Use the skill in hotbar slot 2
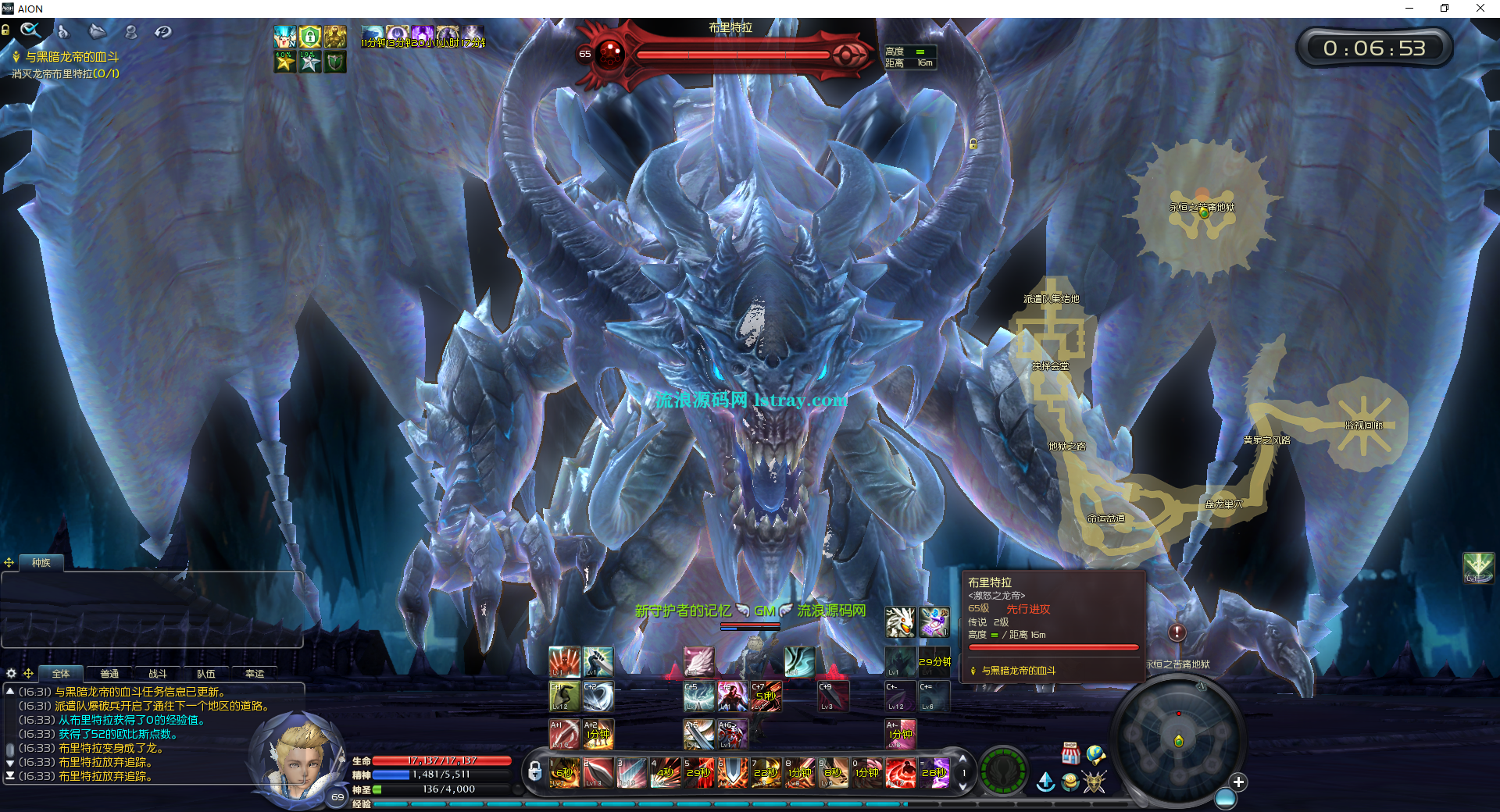 [x=598, y=772]
